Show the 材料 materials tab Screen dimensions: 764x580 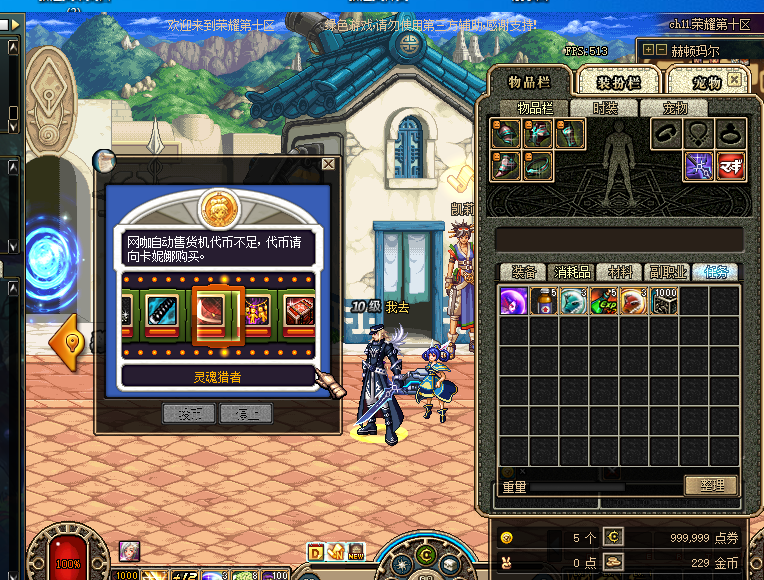[620, 272]
